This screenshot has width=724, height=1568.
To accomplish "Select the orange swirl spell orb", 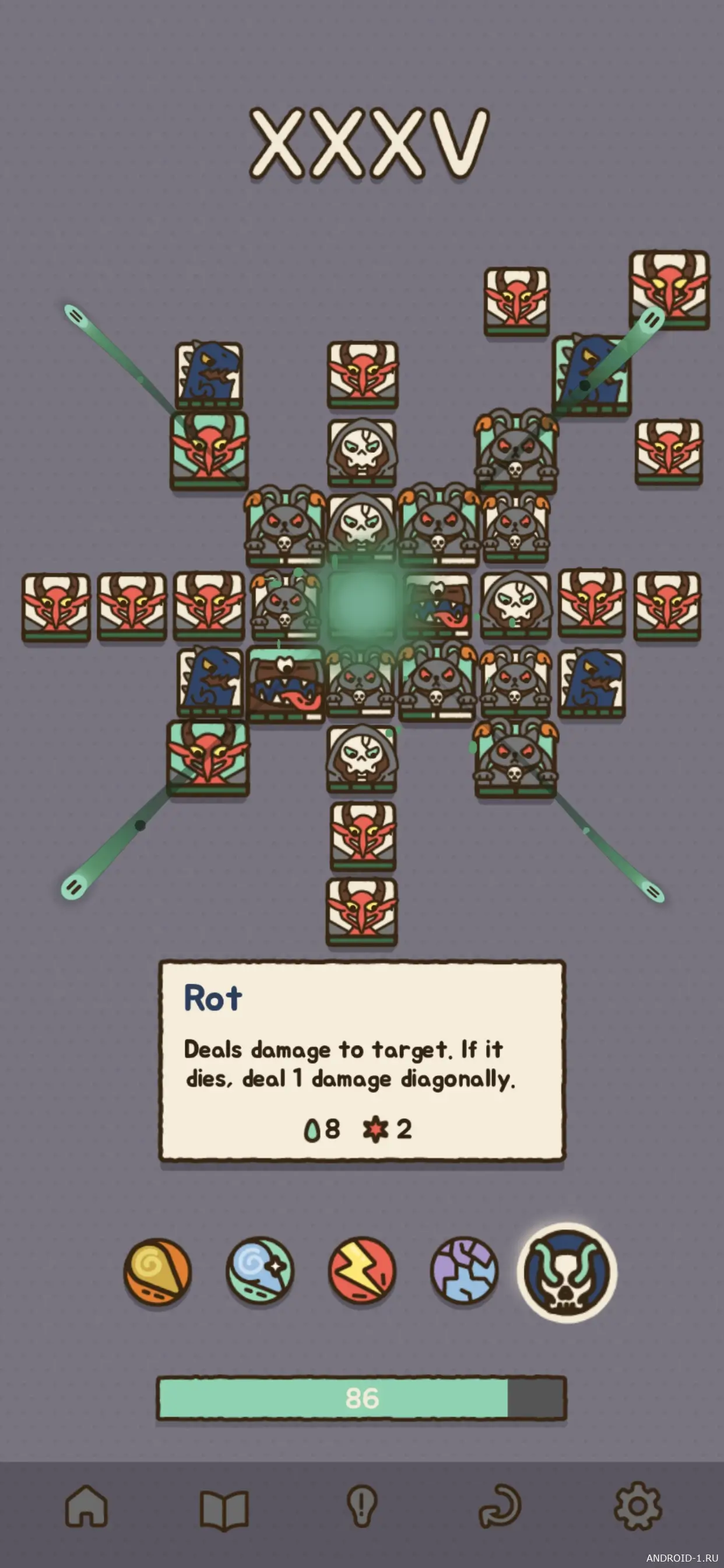I will coord(157,1272).
